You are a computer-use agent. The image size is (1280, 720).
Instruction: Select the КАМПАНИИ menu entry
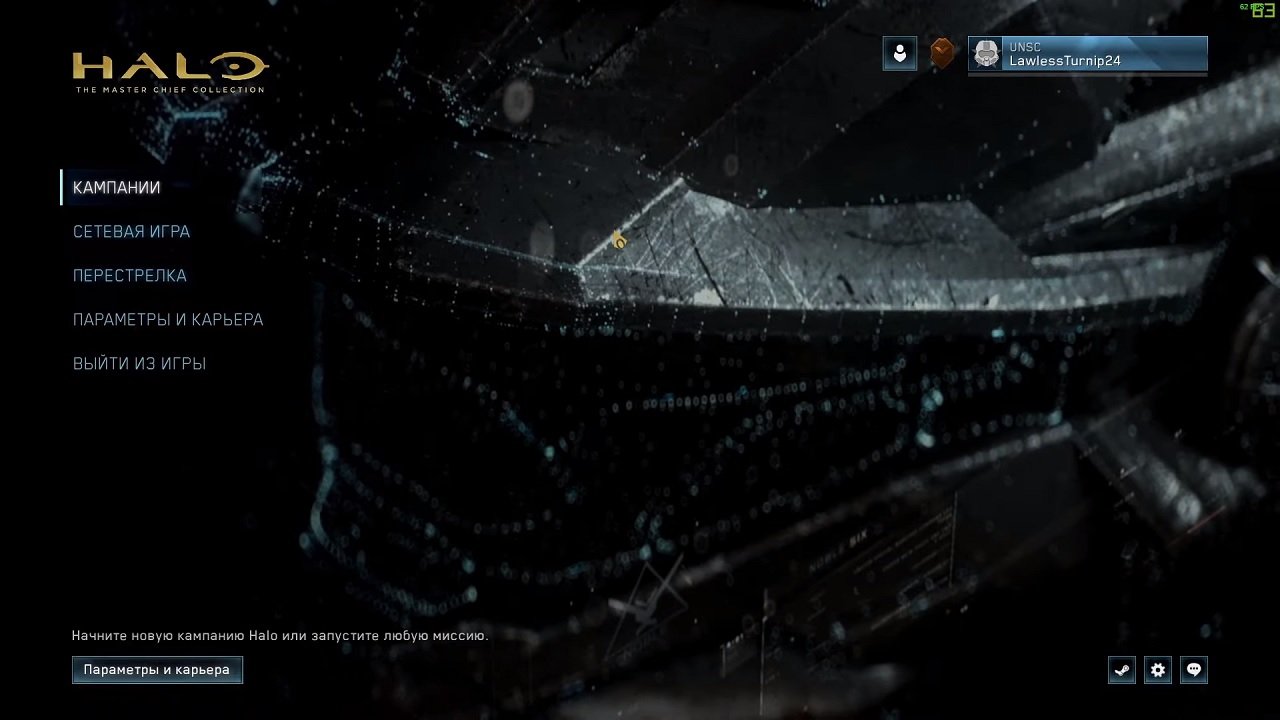[x=116, y=187]
